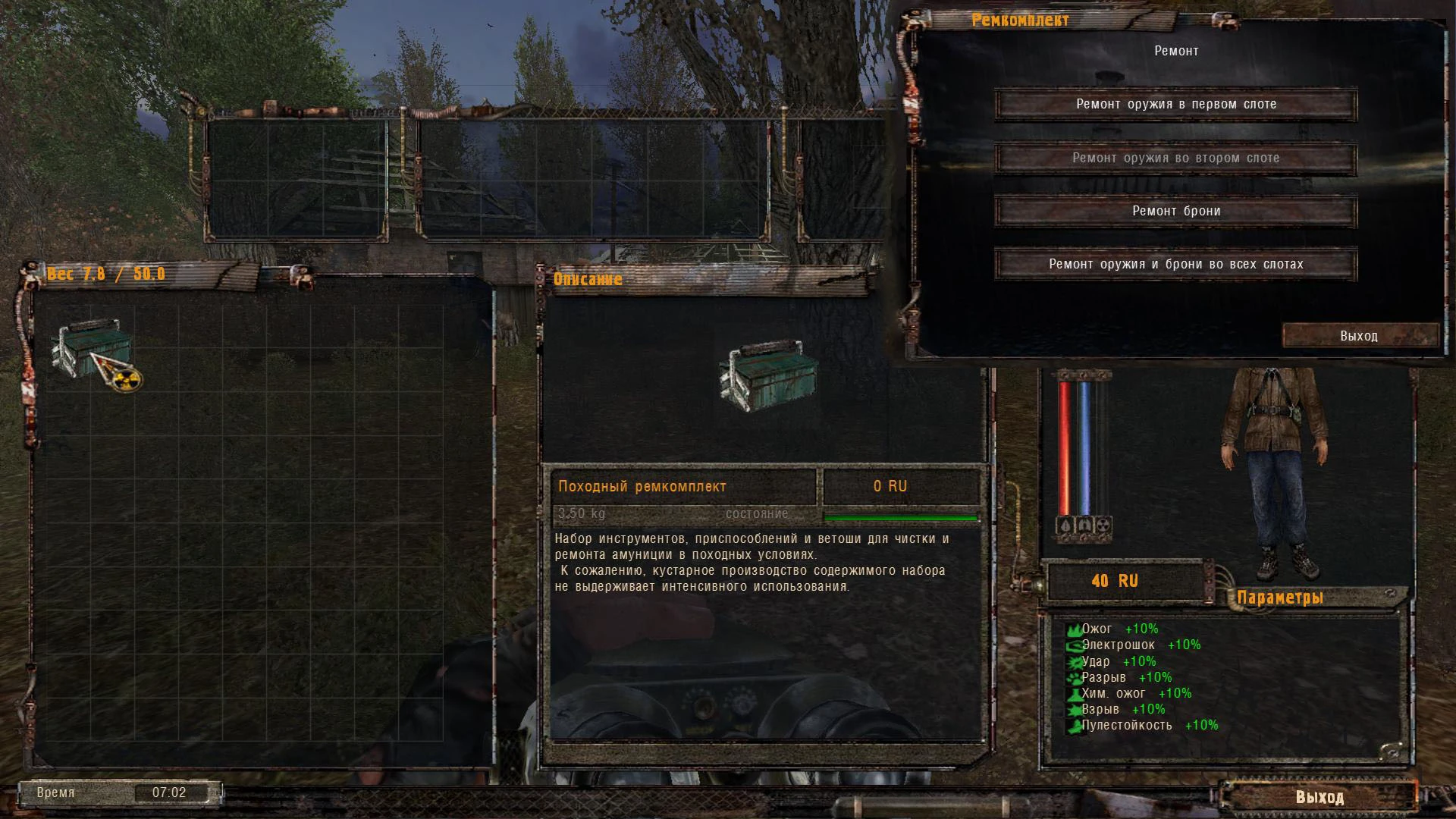Click the Взрыв explosion resistance icon
Image resolution: width=1456 pixels, height=819 pixels.
1074,709
